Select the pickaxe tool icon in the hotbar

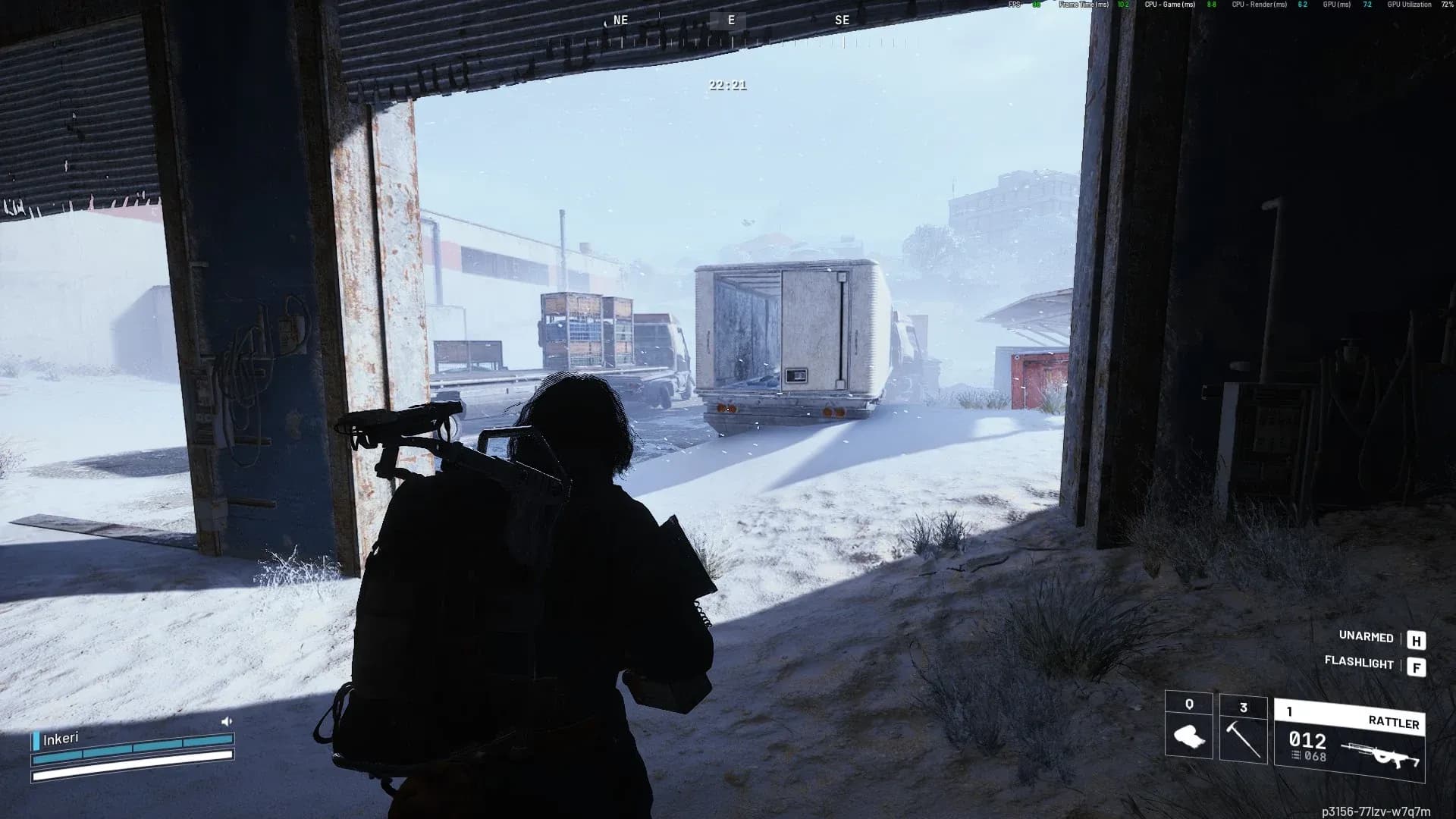pos(1244,739)
